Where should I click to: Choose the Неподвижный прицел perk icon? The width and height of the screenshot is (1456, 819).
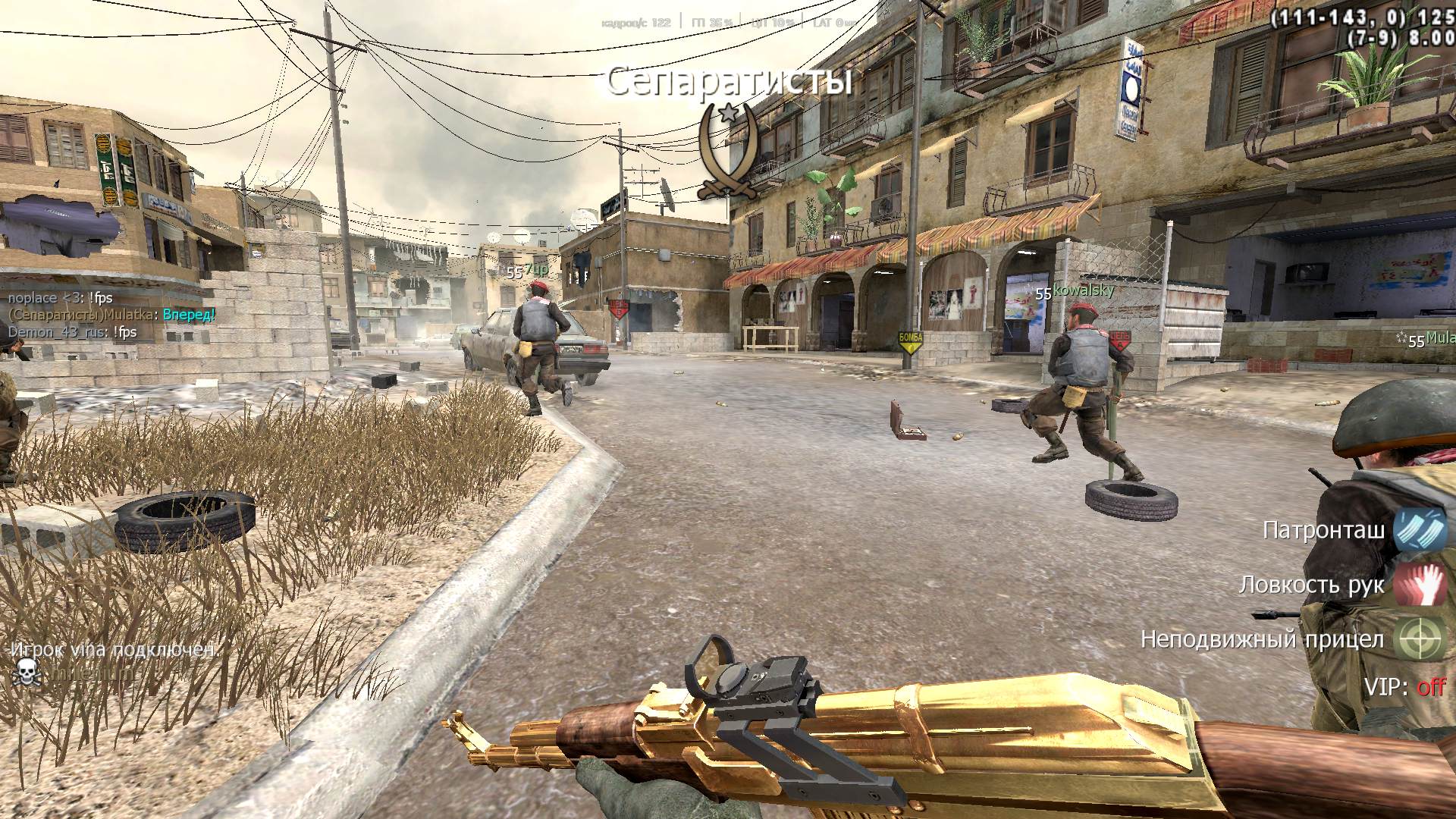[1421, 639]
